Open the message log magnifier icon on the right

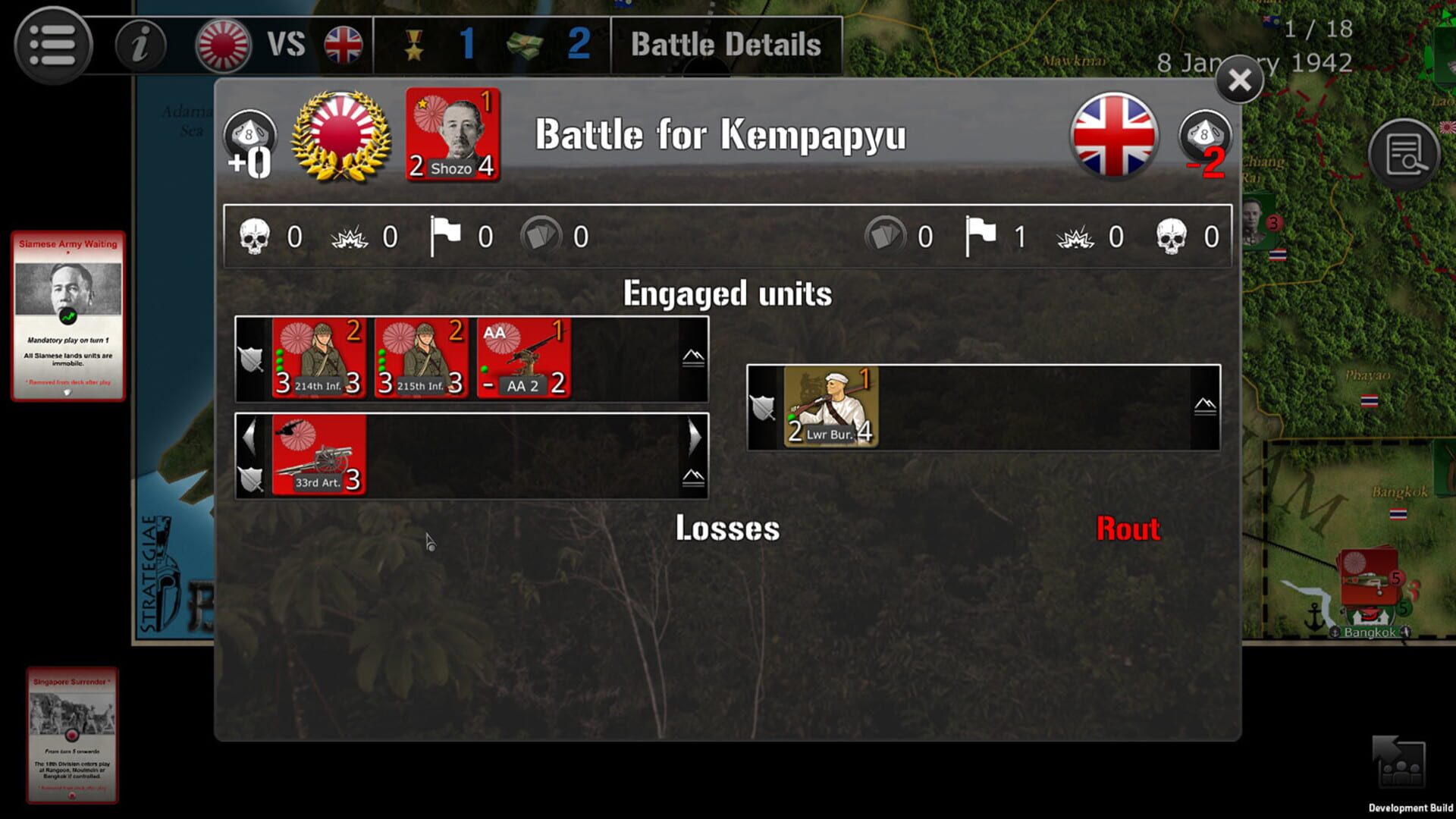click(1407, 154)
